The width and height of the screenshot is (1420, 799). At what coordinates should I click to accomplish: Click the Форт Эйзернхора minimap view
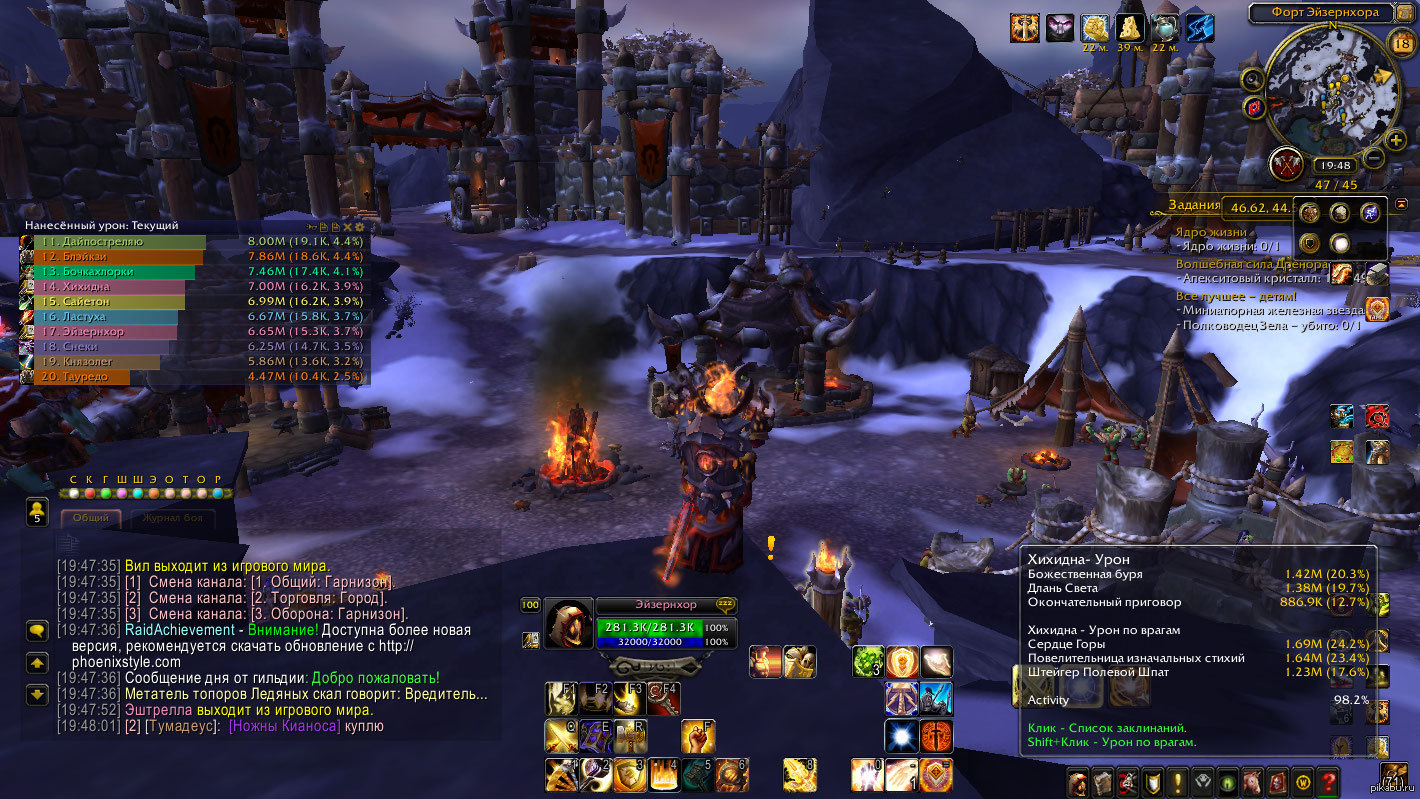coord(1329,85)
